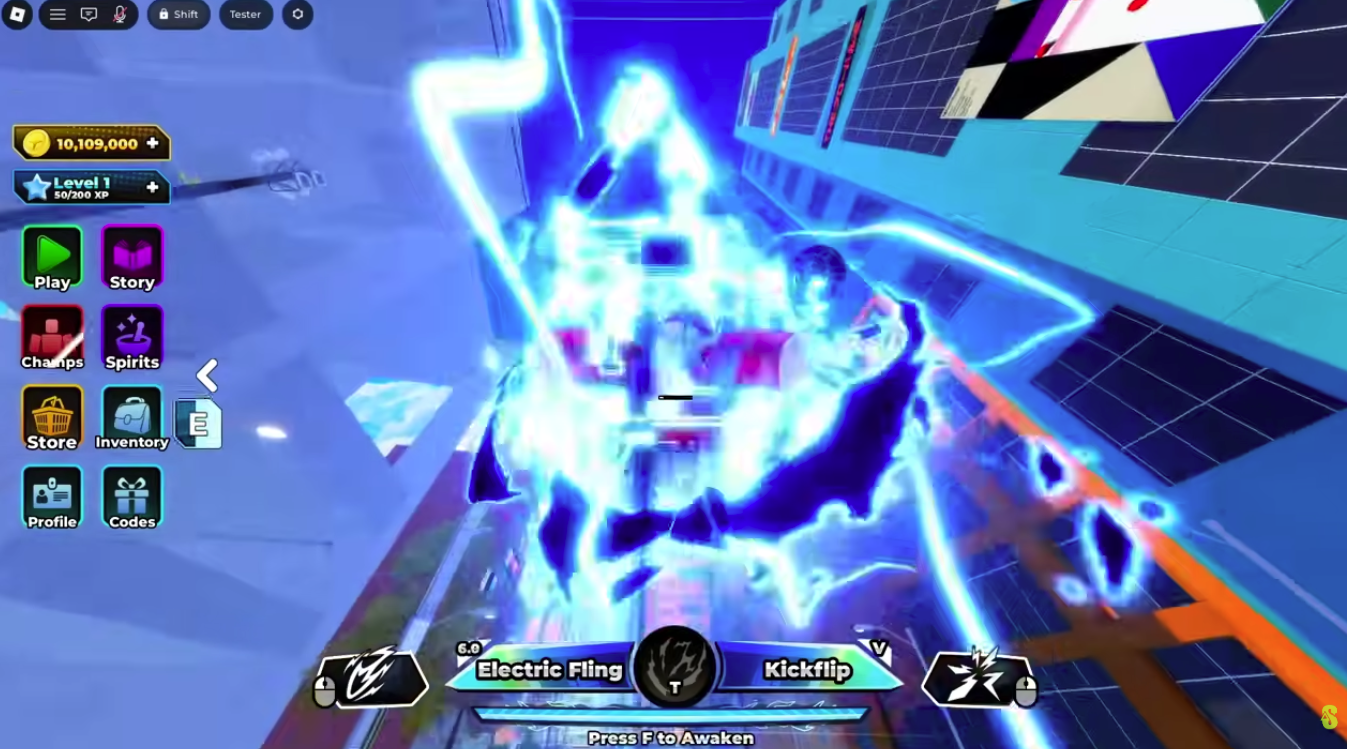Use the Electric Fling ability
This screenshot has height=749, width=1347.
[548, 670]
